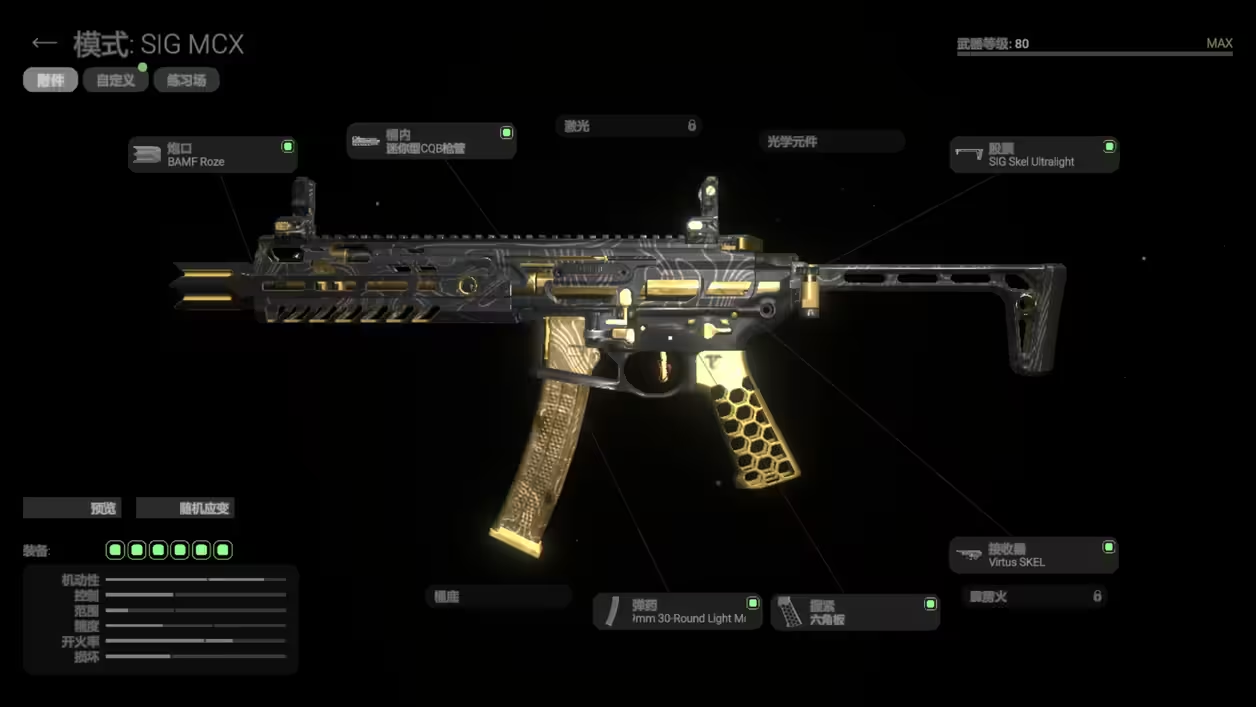This screenshot has height=707, width=1256.
Task: Open the Virtus SKEL receiver slot
Action: click(1033, 555)
